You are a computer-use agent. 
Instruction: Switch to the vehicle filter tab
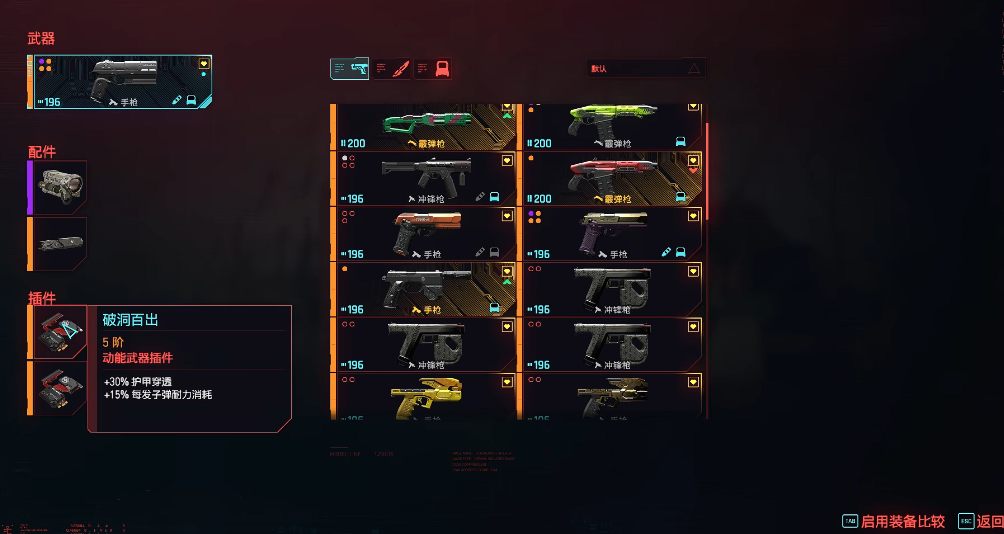(x=433, y=68)
